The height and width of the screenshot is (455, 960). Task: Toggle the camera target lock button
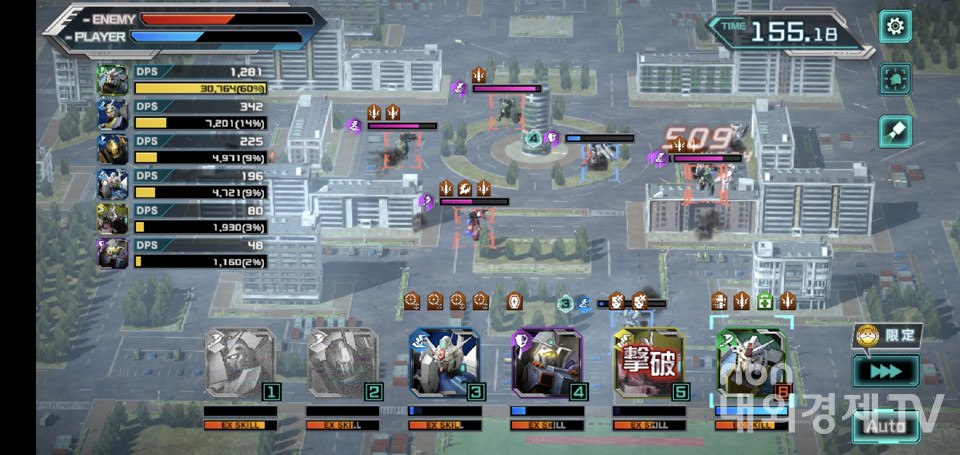pyautogui.click(x=894, y=79)
